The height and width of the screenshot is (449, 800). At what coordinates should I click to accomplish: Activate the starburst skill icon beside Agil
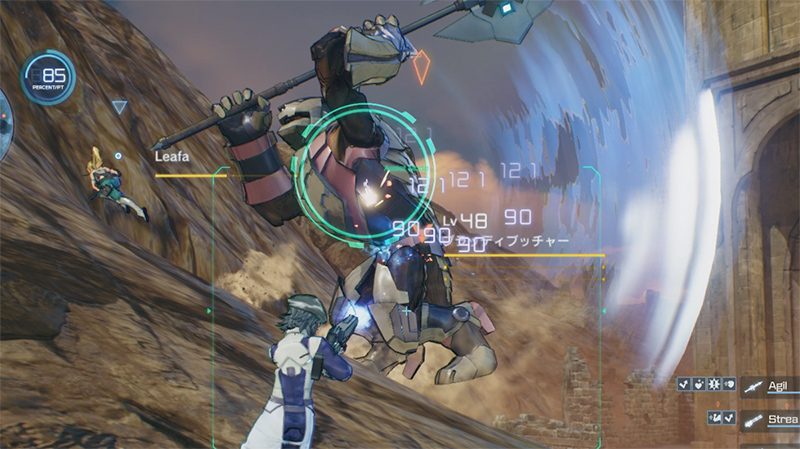[x=713, y=384]
